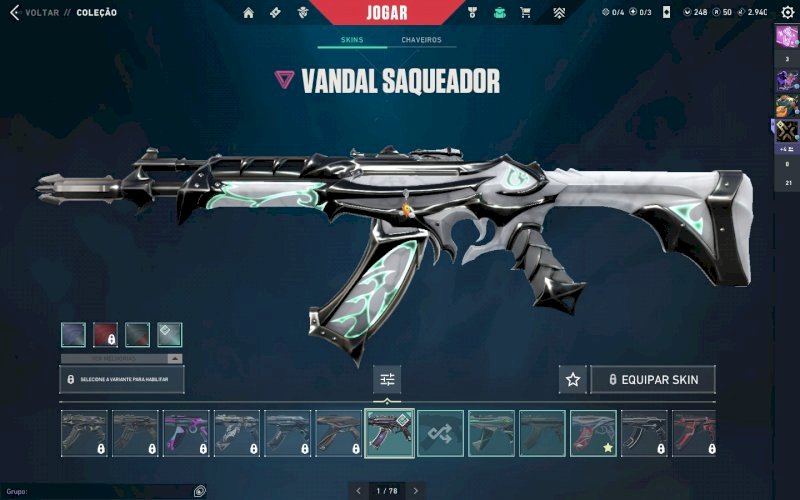Switch to the Chaveiros tab

pyautogui.click(x=421, y=40)
